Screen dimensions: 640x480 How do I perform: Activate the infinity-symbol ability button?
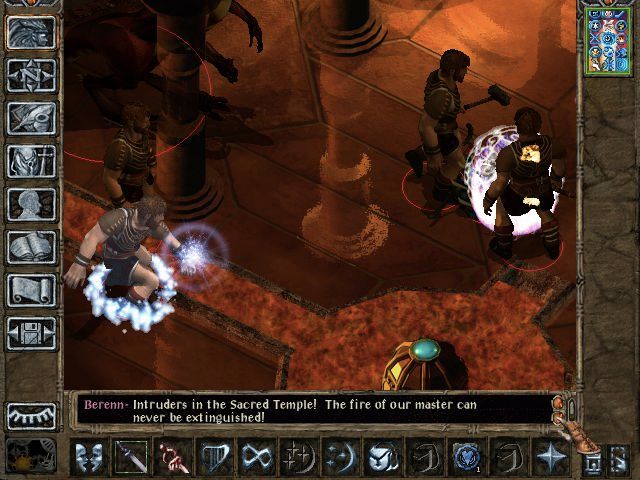click(x=257, y=457)
